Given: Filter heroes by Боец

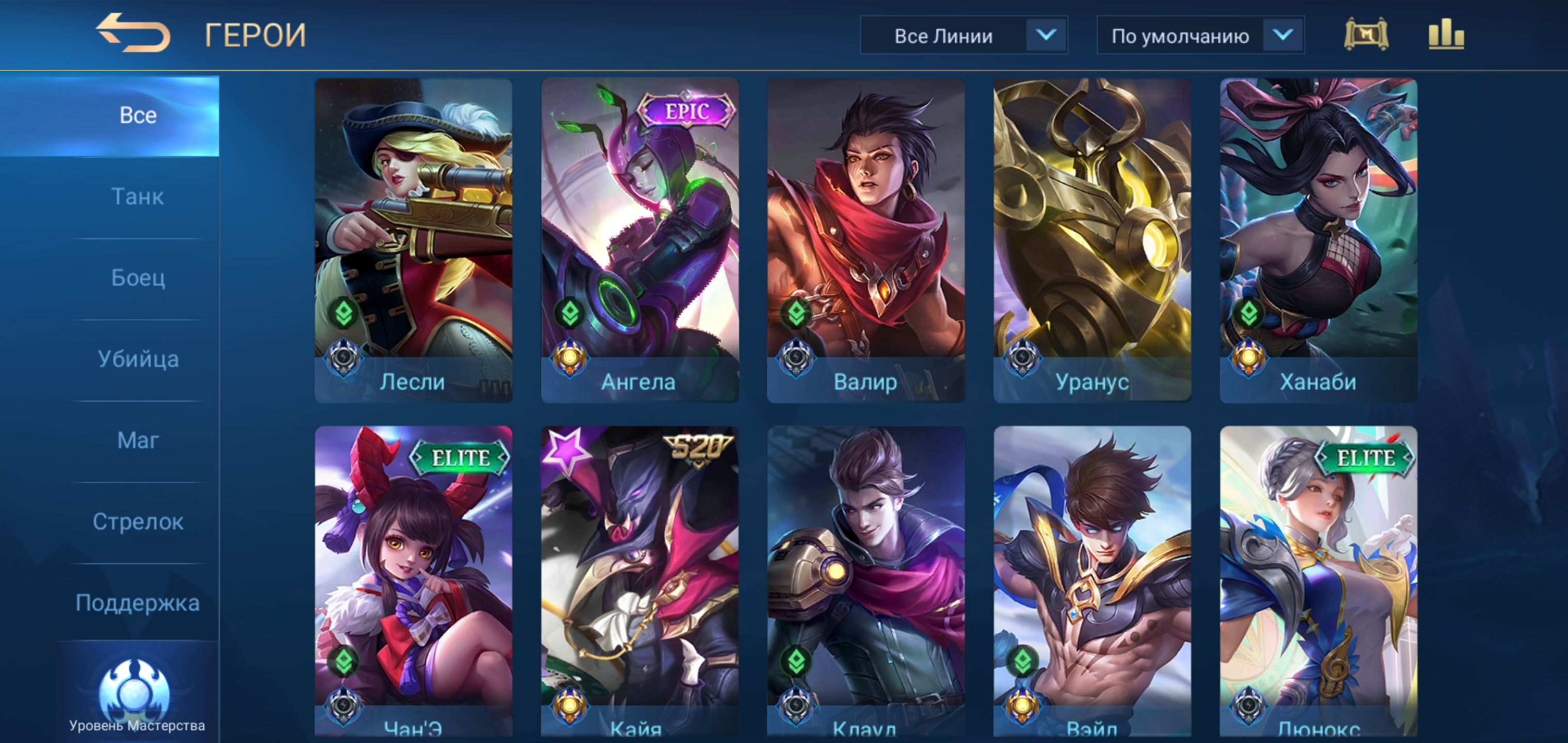Looking at the screenshot, I should click(x=138, y=278).
